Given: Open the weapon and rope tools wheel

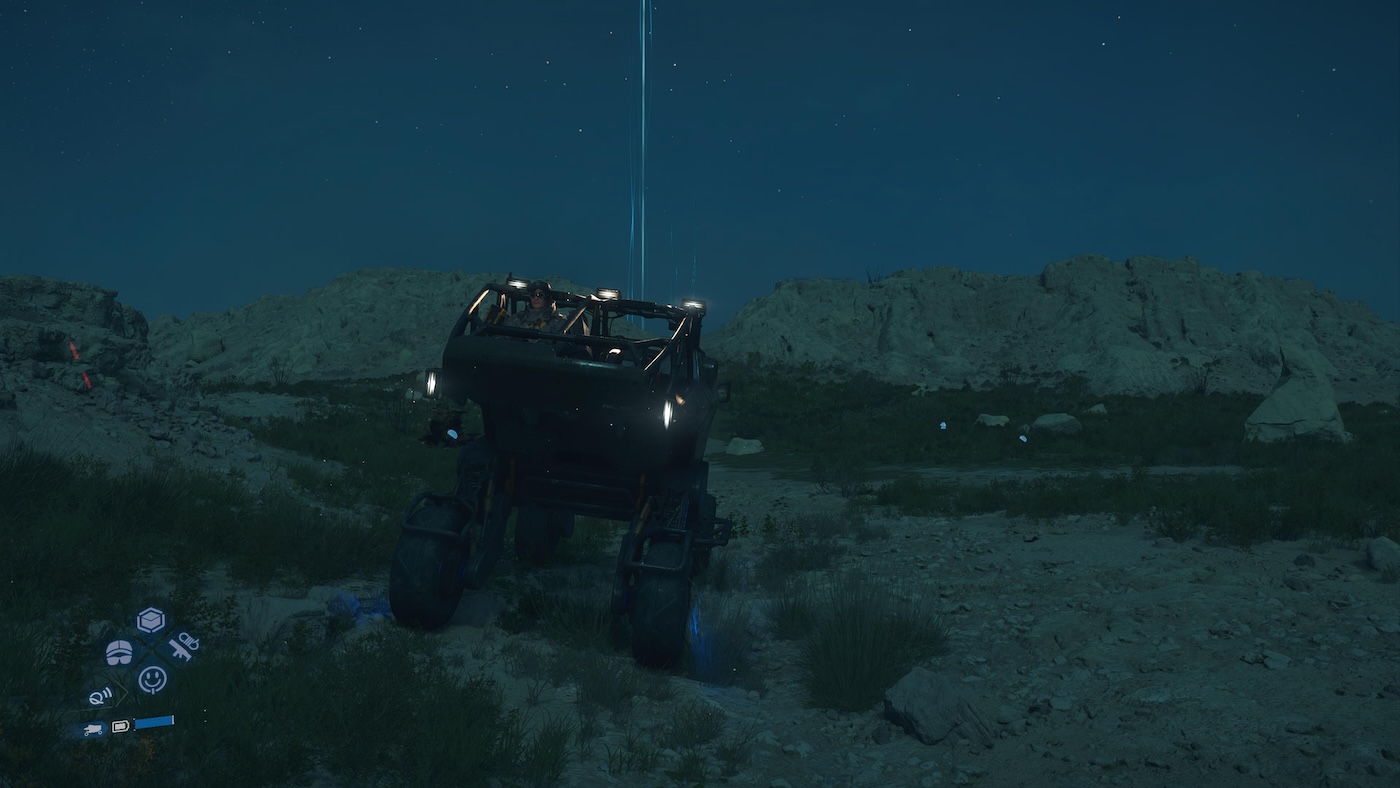Looking at the screenshot, I should pyautogui.click(x=183, y=647).
